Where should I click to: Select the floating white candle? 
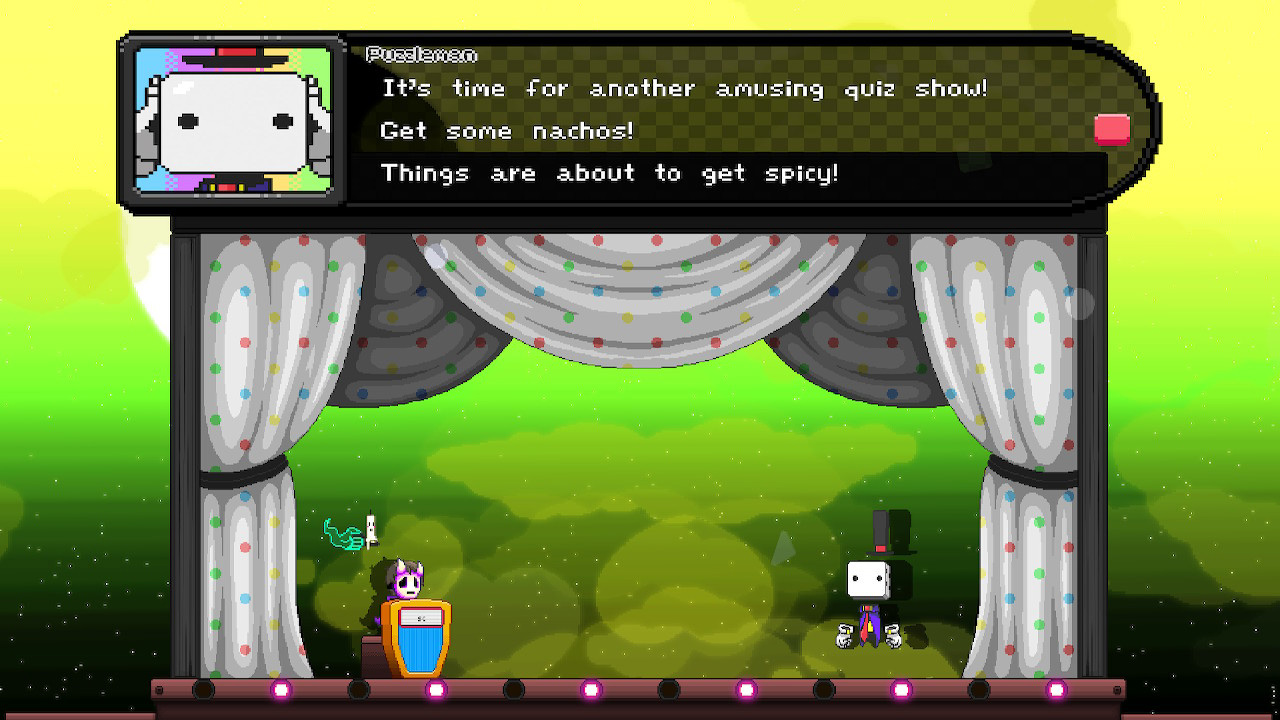pyautogui.click(x=371, y=530)
